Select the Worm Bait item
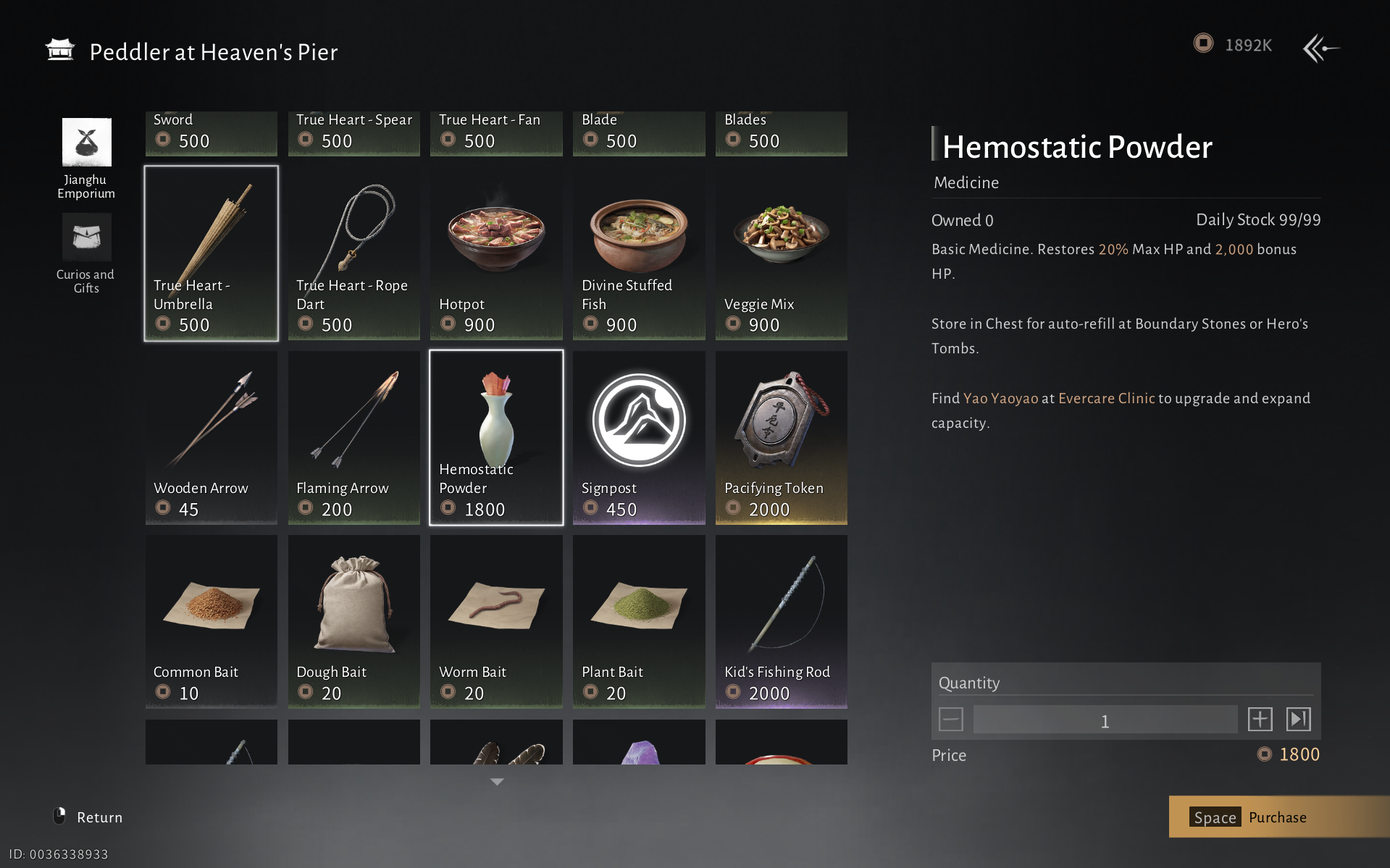Image resolution: width=1390 pixels, height=868 pixels. pyautogui.click(x=496, y=621)
